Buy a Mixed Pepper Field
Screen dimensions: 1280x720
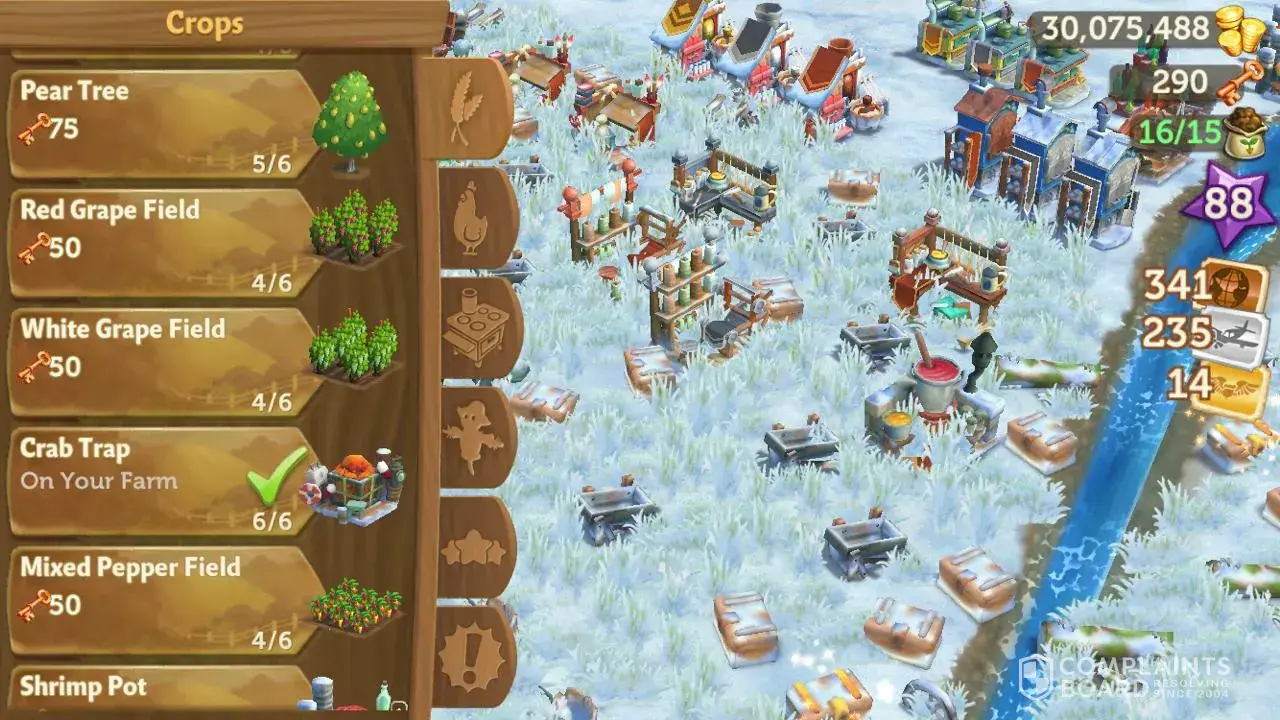pos(165,600)
